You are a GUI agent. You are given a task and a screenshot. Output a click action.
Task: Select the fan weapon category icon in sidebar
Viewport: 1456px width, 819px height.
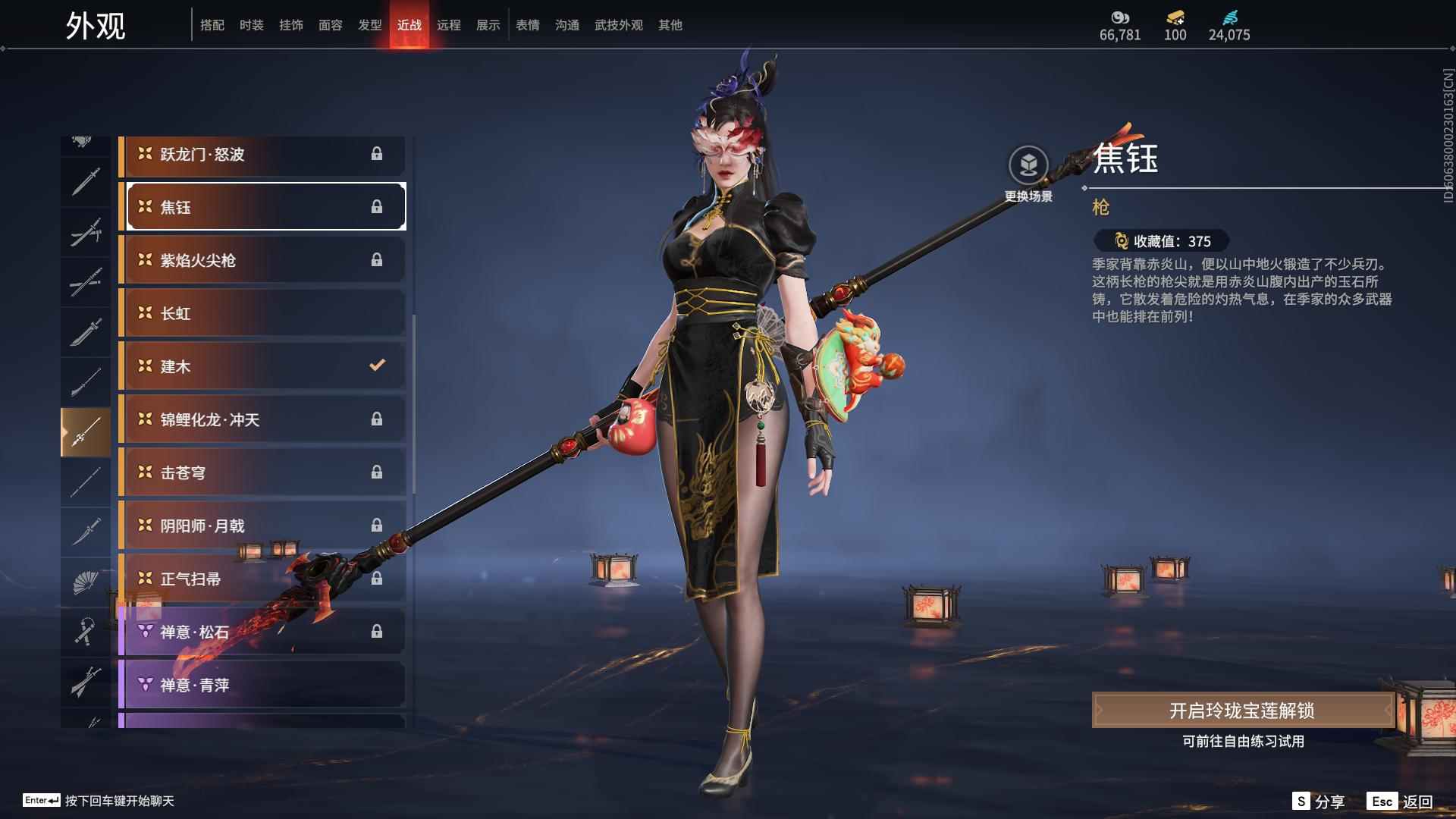point(86,582)
